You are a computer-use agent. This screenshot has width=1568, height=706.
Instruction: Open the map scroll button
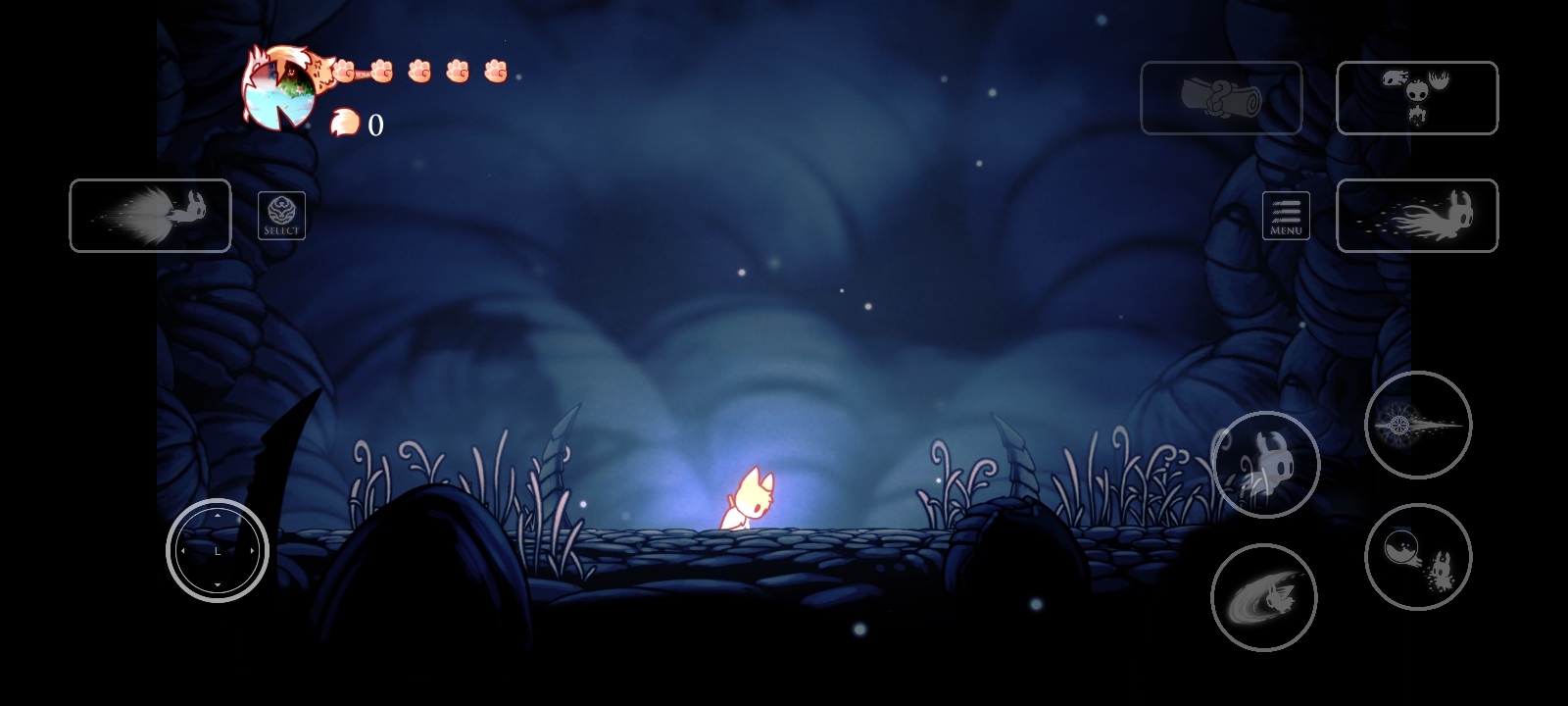click(x=1221, y=98)
